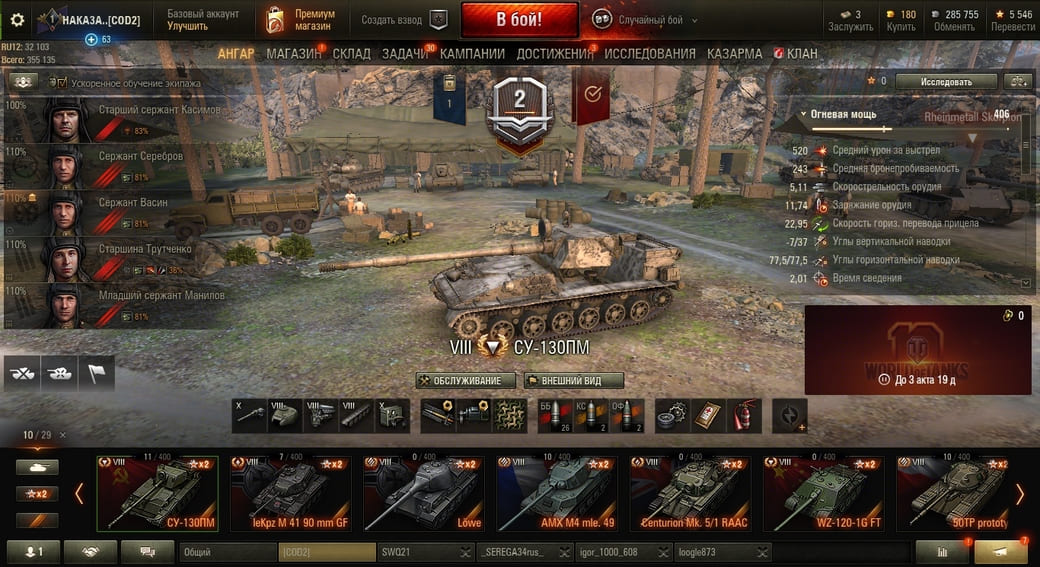
Task: Show next tanks with right carousel arrow
Action: click(x=1020, y=493)
